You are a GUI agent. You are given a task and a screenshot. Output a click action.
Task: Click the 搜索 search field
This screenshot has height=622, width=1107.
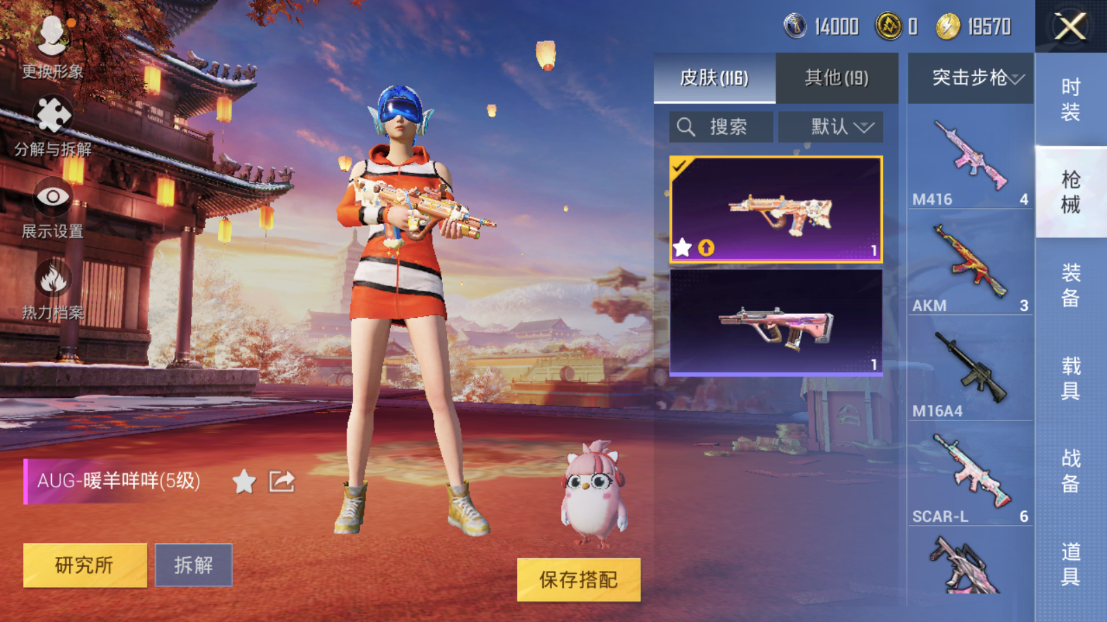click(x=721, y=127)
